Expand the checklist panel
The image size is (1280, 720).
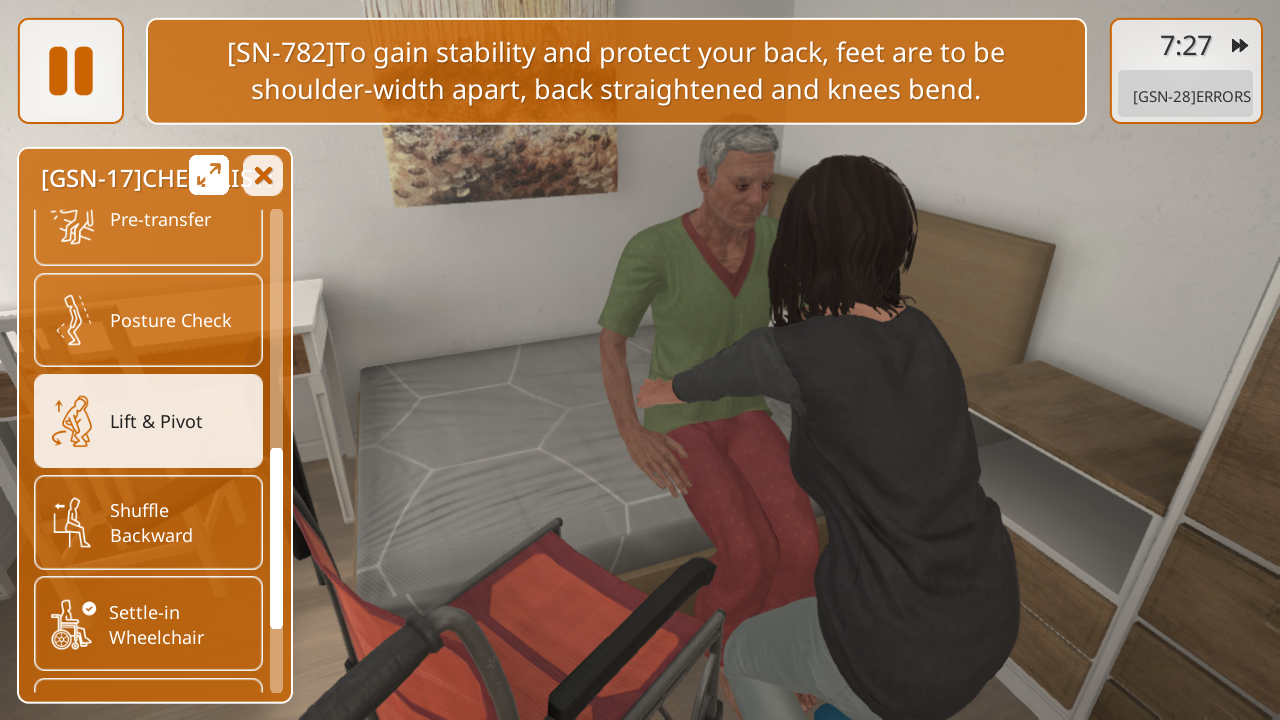point(209,175)
